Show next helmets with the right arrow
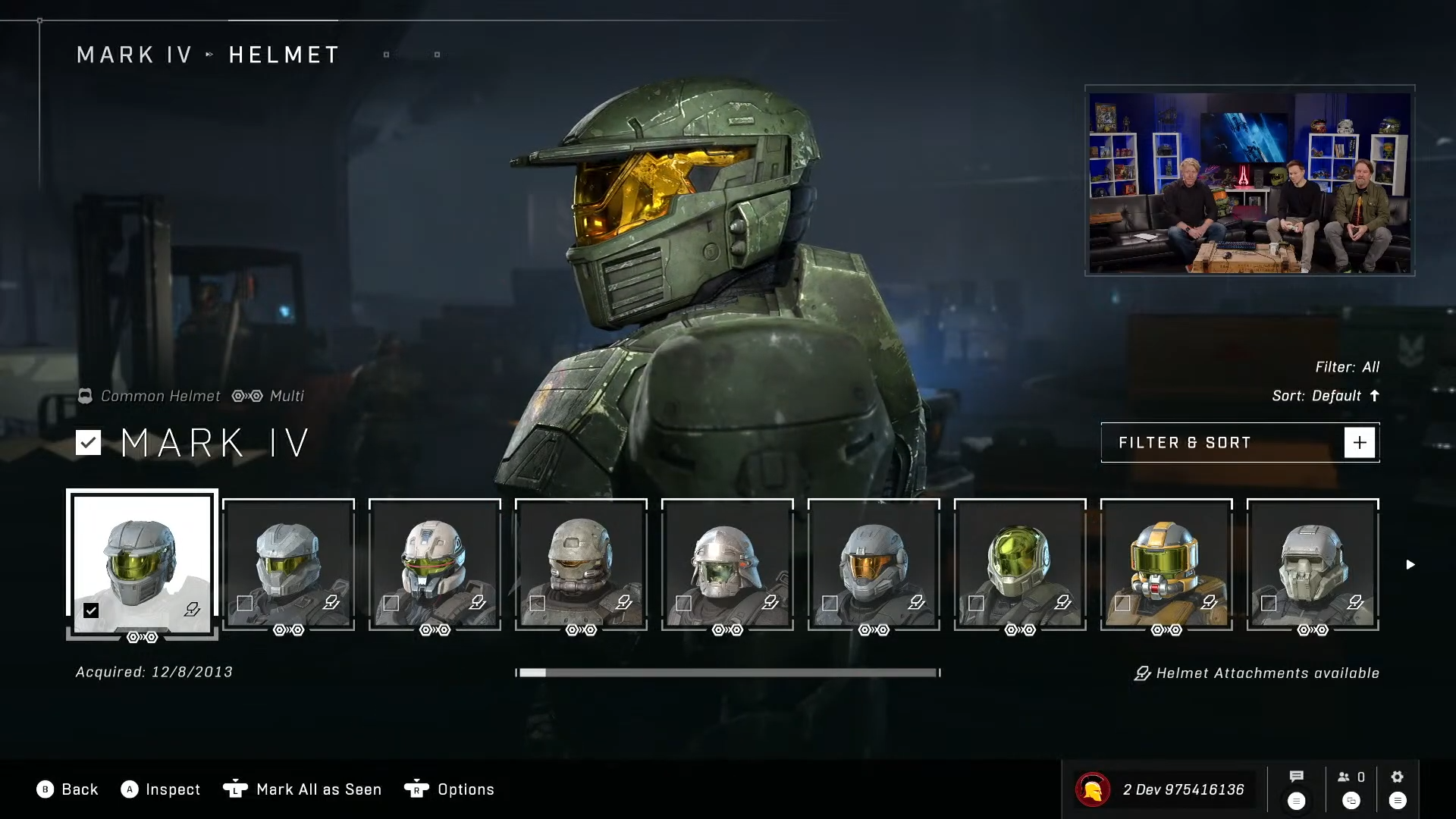Image resolution: width=1456 pixels, height=819 pixels. coord(1410,564)
